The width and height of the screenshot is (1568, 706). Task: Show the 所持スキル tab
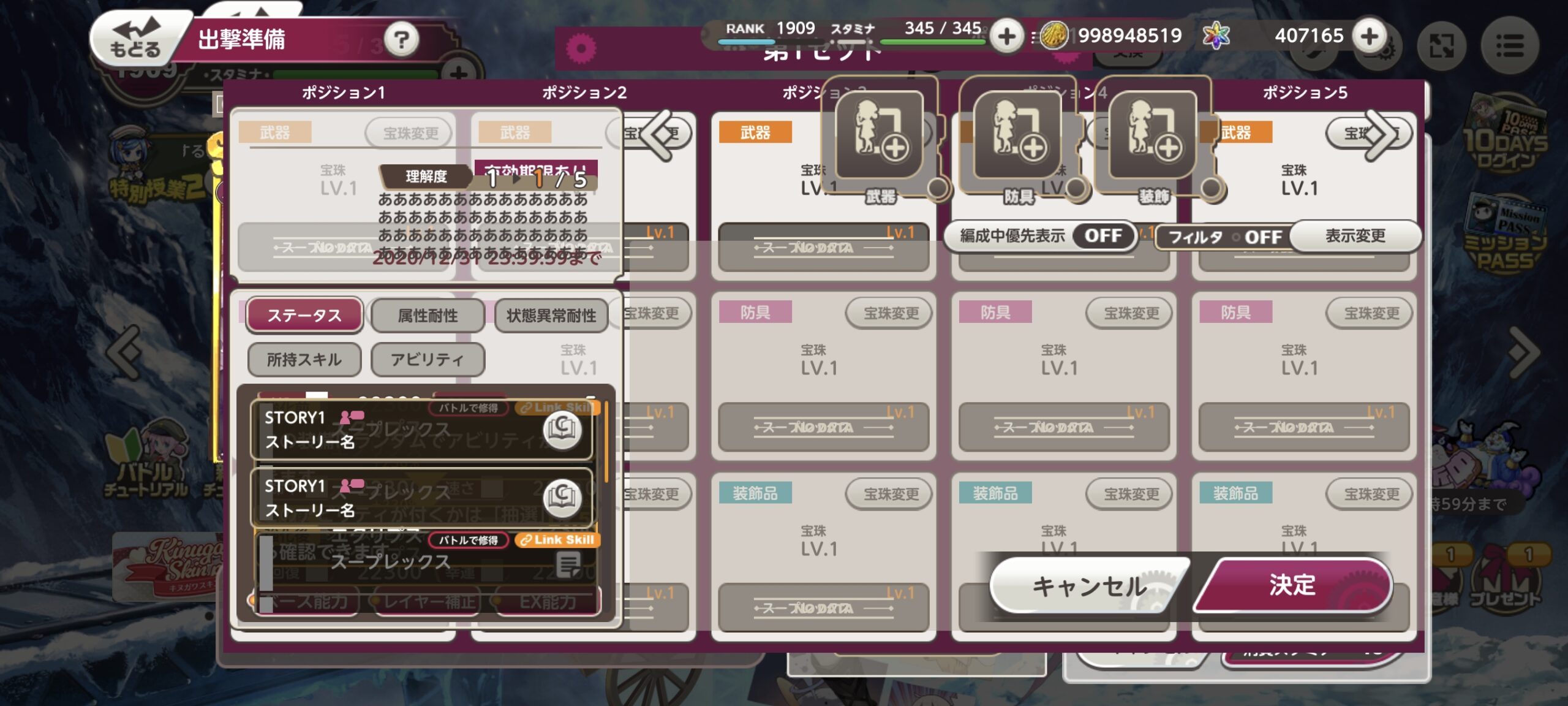pos(304,360)
